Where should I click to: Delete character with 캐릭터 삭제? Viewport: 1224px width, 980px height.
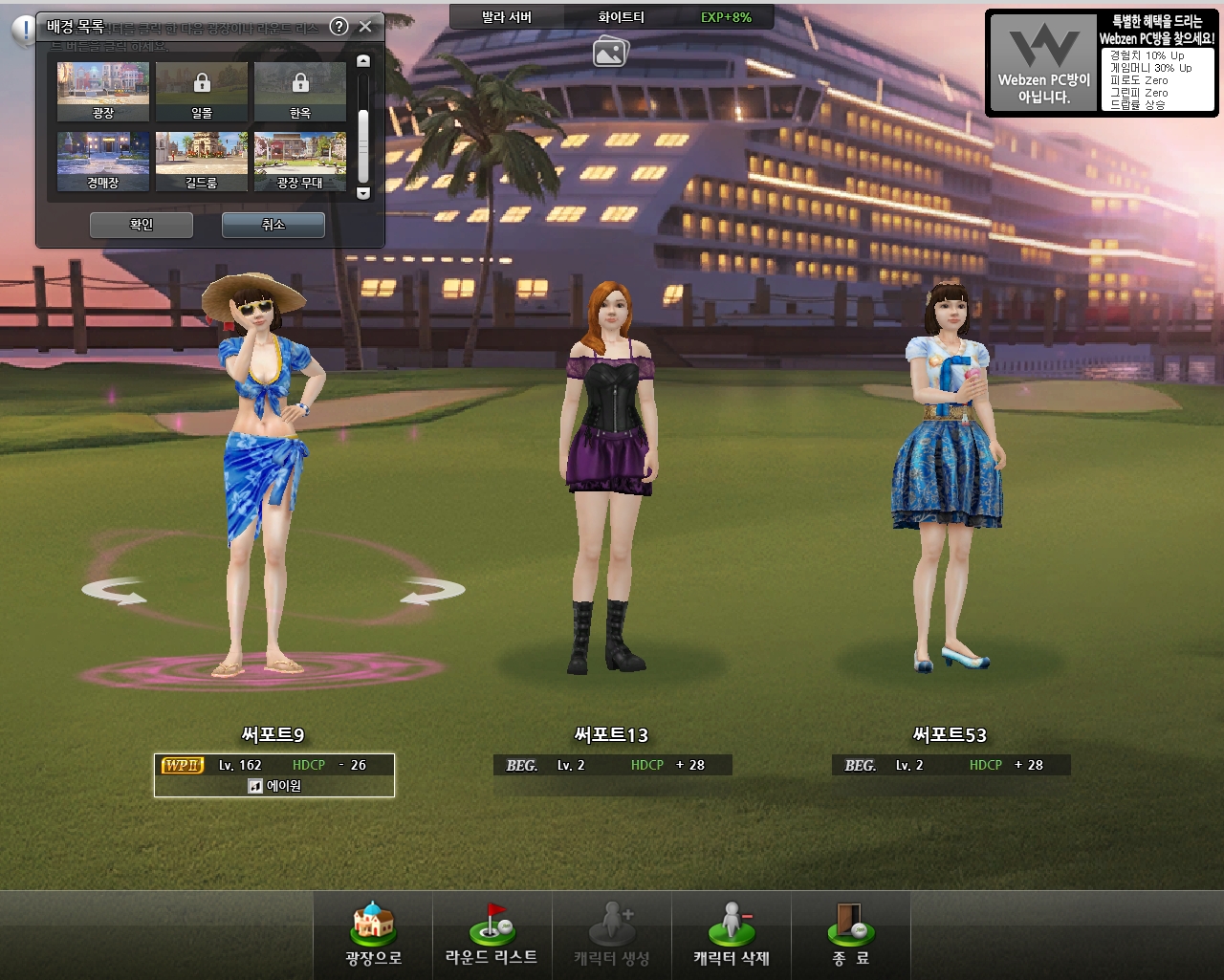732,935
